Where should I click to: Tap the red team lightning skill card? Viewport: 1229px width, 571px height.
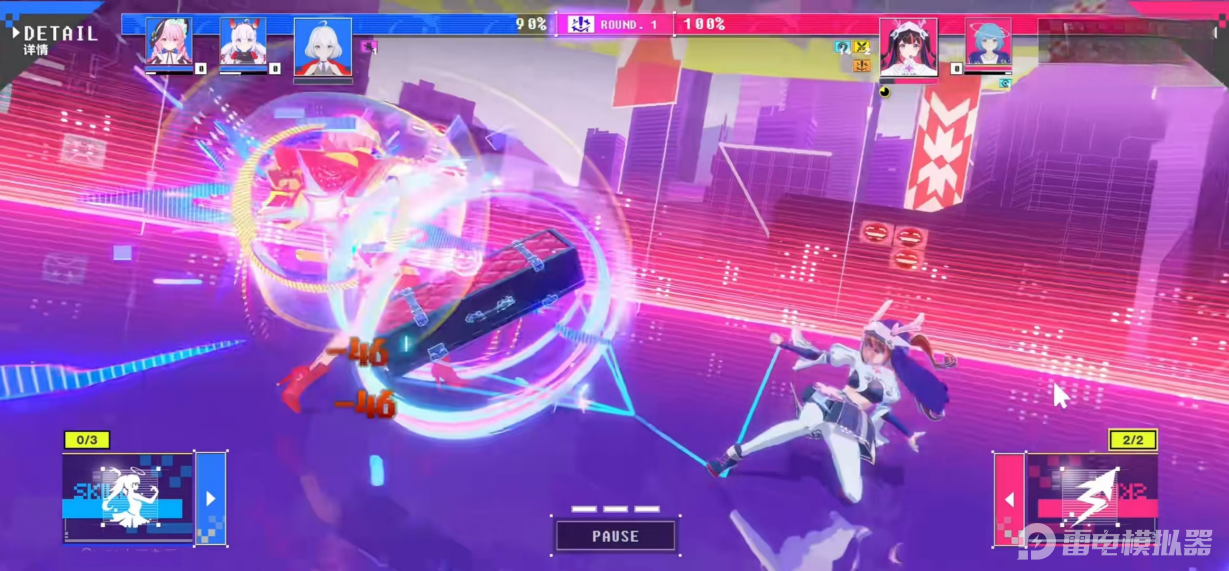pos(1090,498)
